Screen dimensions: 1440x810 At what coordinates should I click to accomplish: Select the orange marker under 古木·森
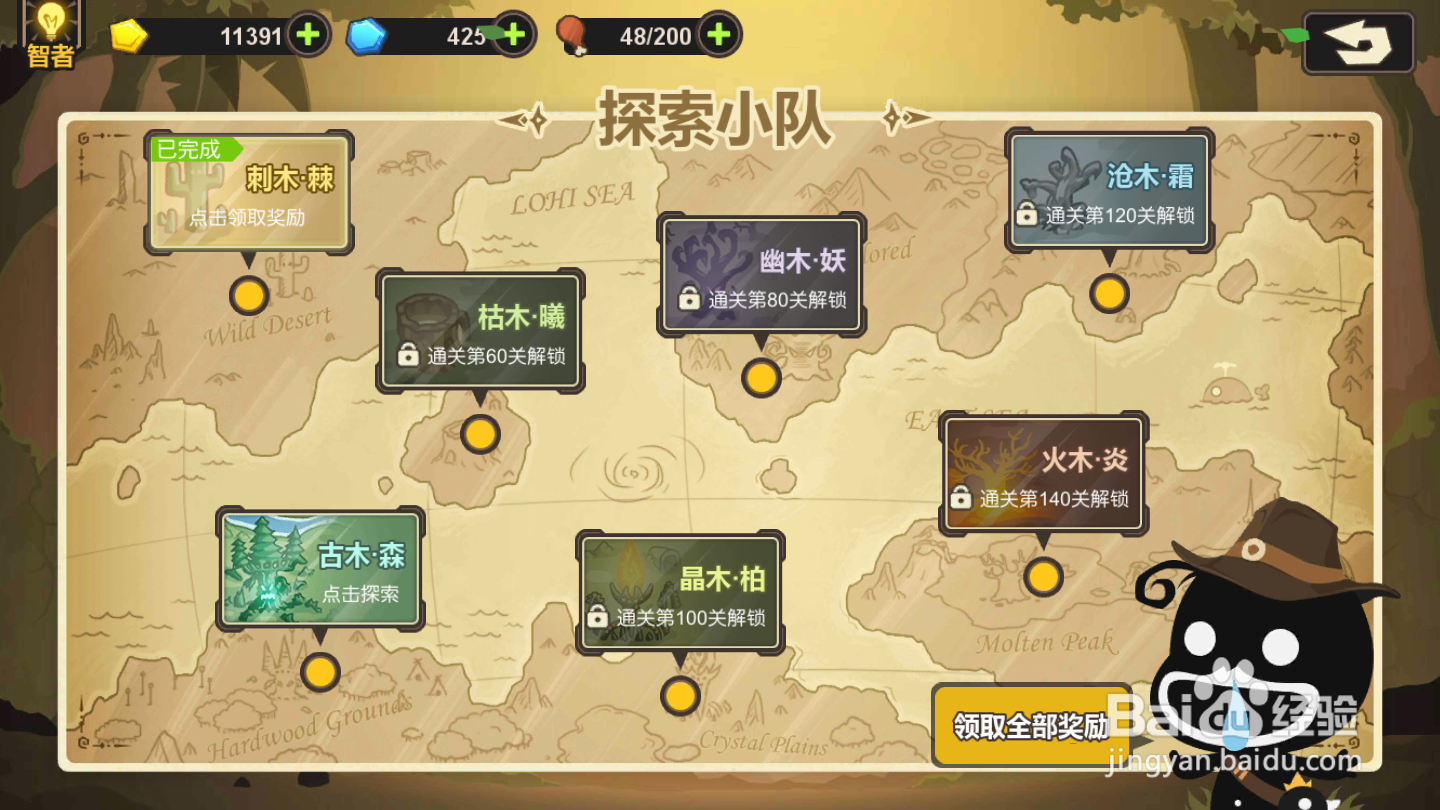(x=320, y=674)
